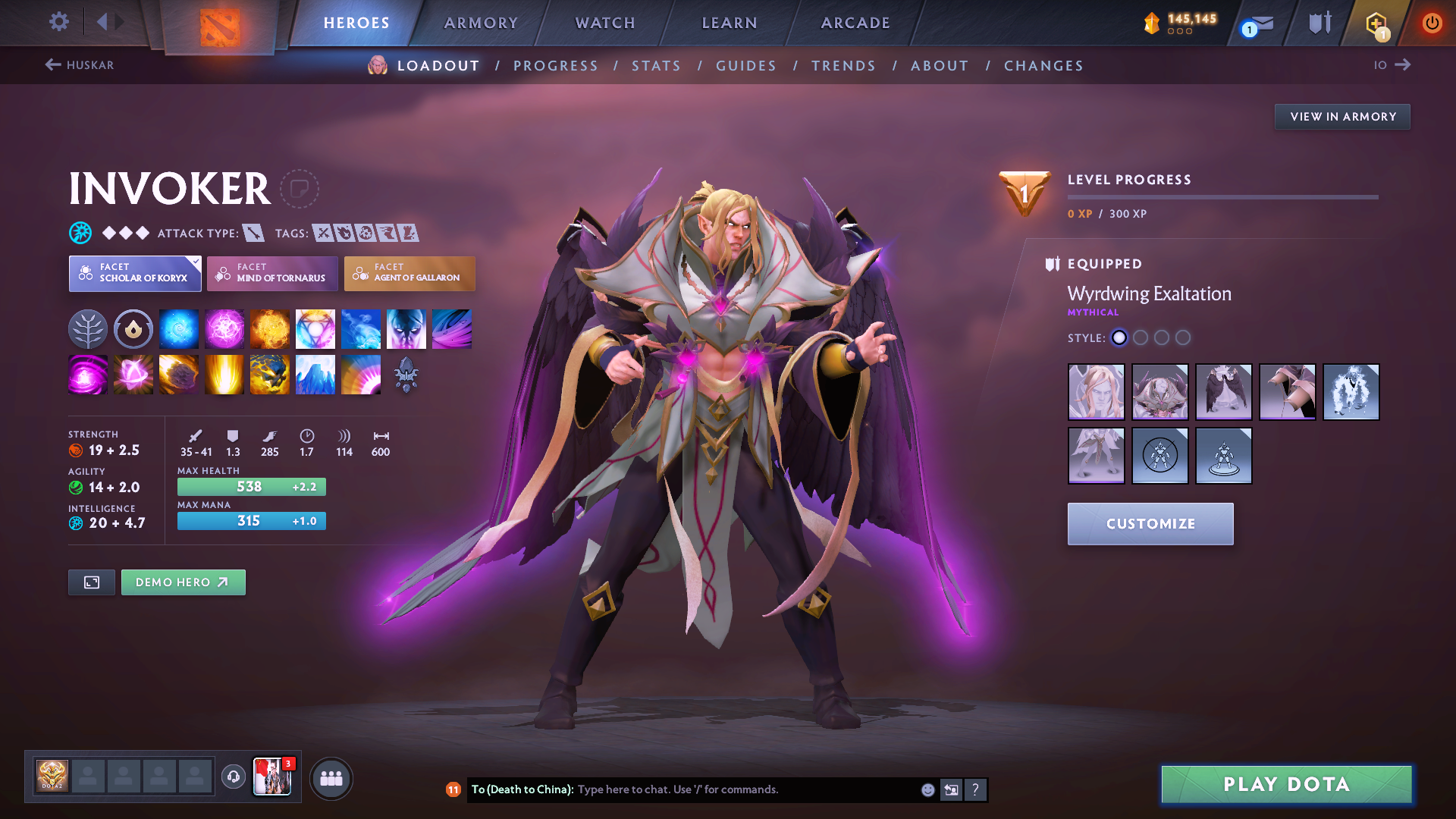Click the Customize button

[1150, 523]
